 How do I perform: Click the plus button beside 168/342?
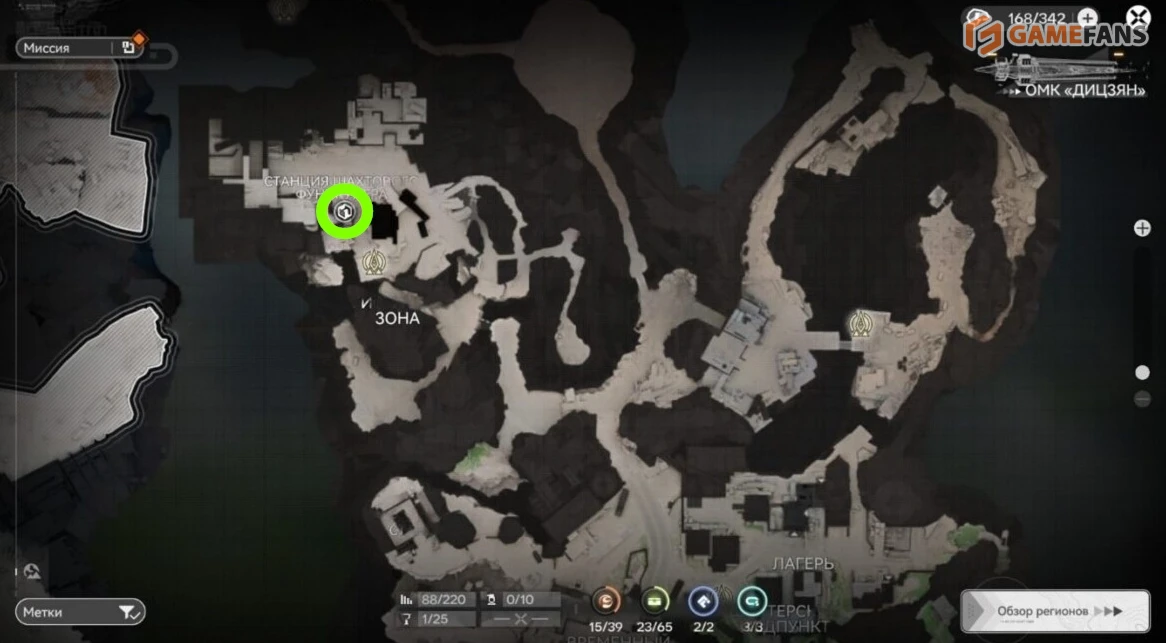point(1086,17)
